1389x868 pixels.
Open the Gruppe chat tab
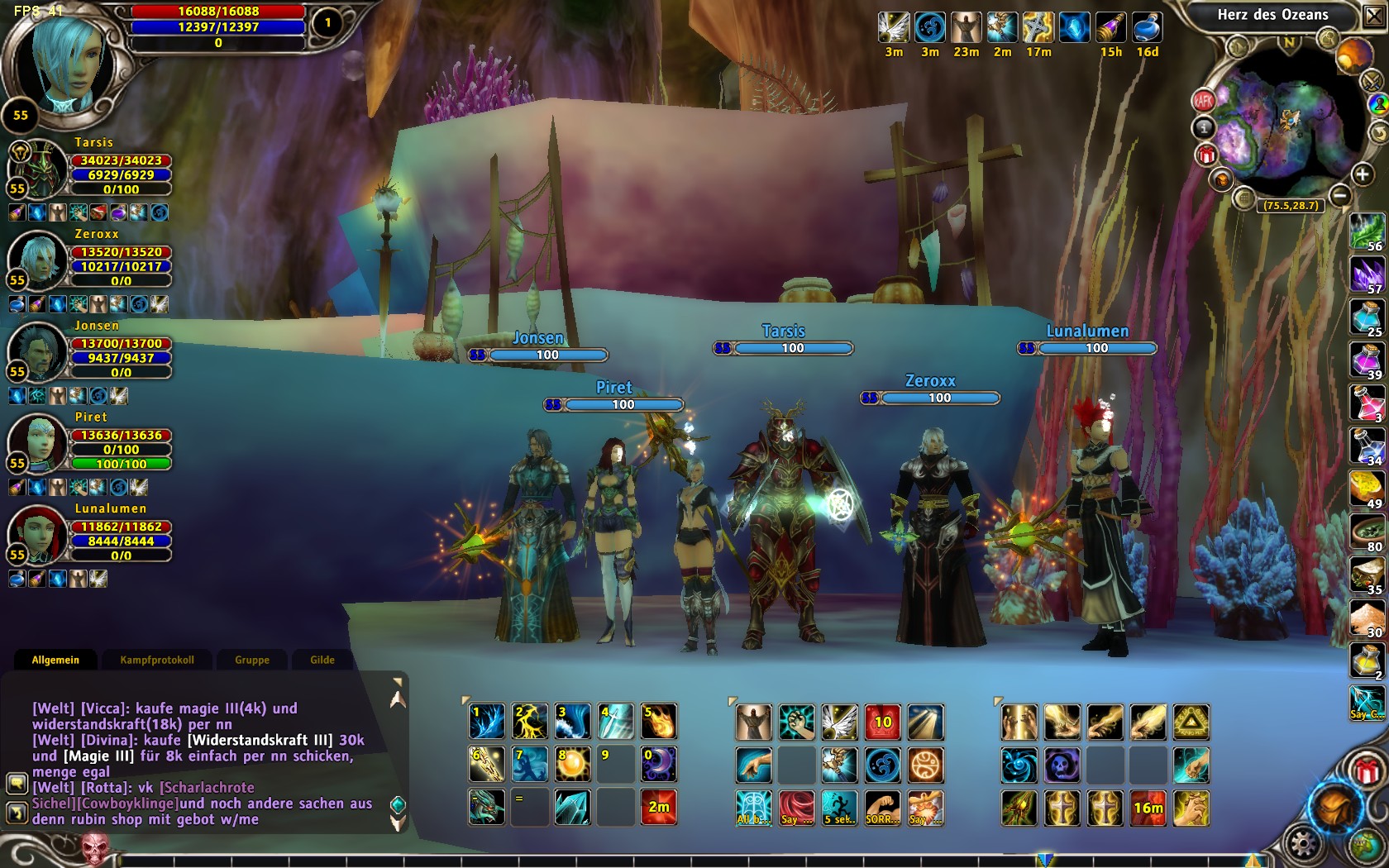pos(252,660)
